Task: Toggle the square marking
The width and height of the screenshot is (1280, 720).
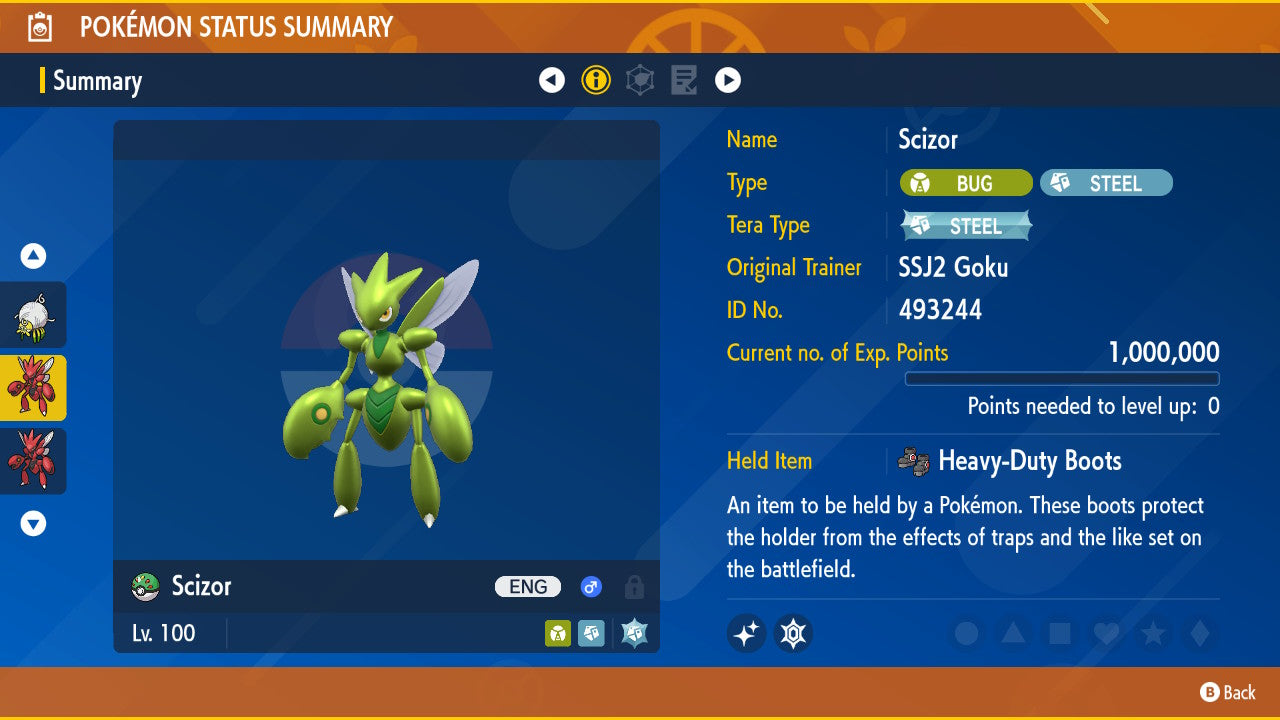Action: click(x=1060, y=633)
